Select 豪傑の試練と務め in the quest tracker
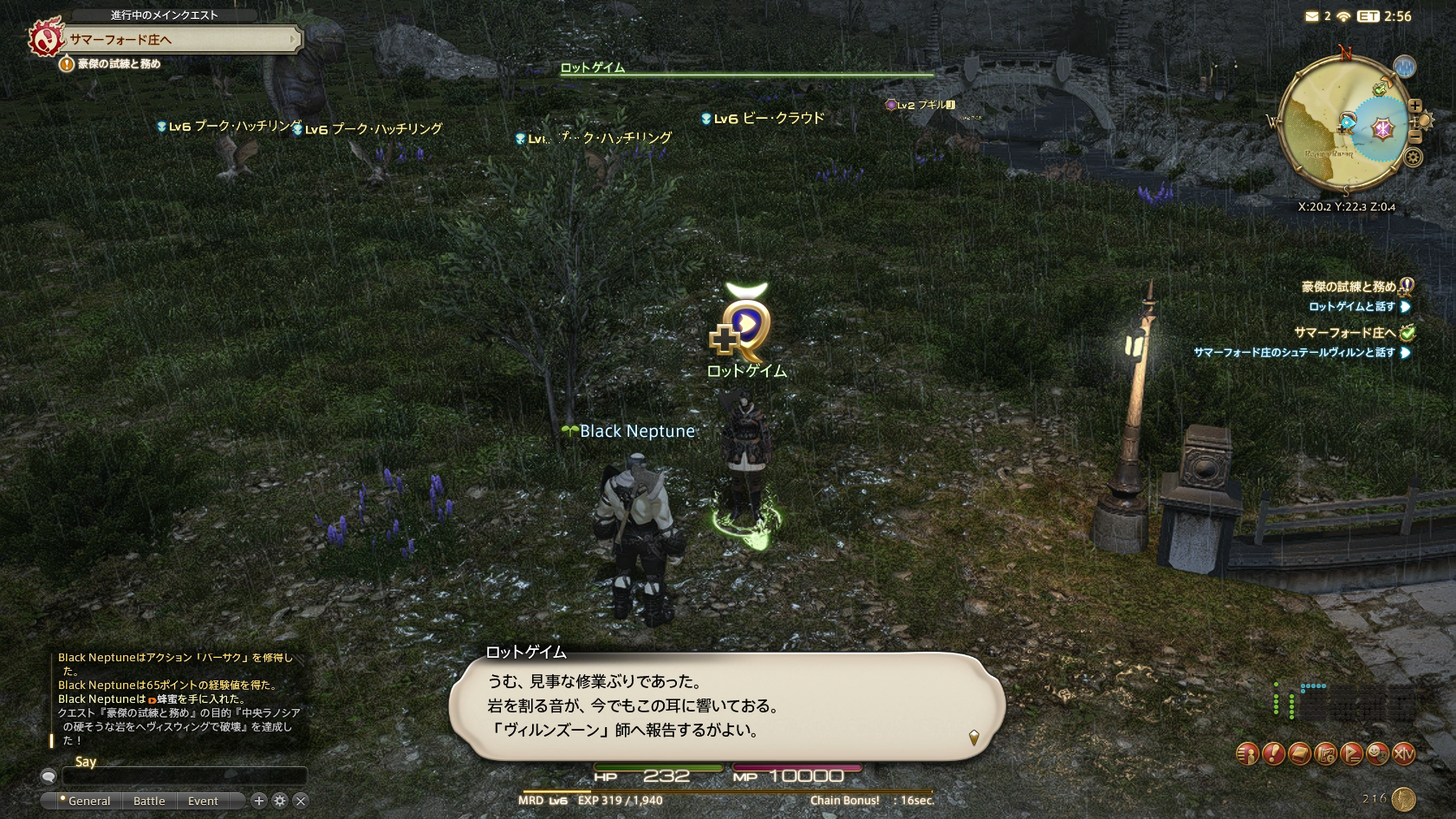 click(1348, 287)
